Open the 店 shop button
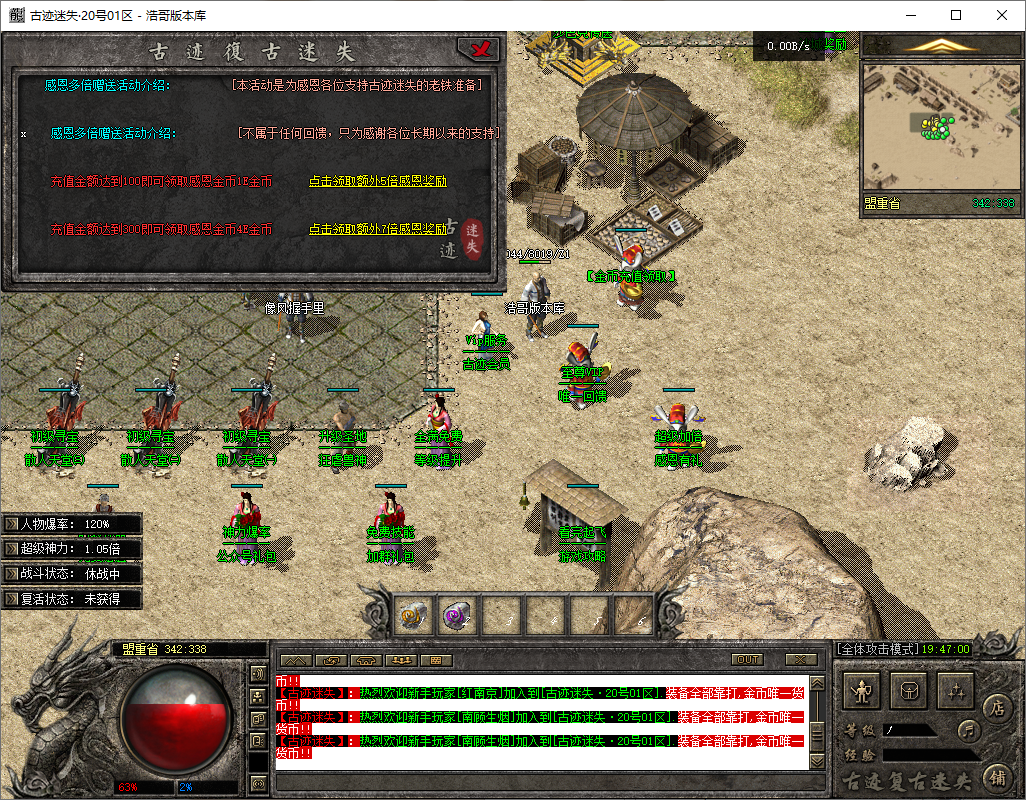 pos(996,707)
